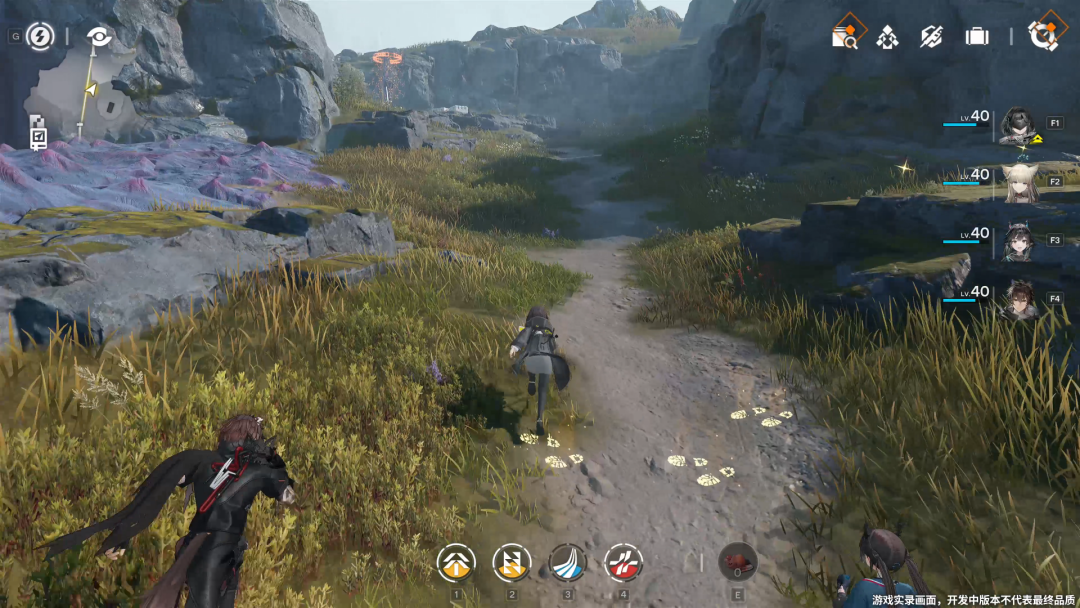
Task: Select the dark-haired operator with blue horns
Action: (1019, 241)
